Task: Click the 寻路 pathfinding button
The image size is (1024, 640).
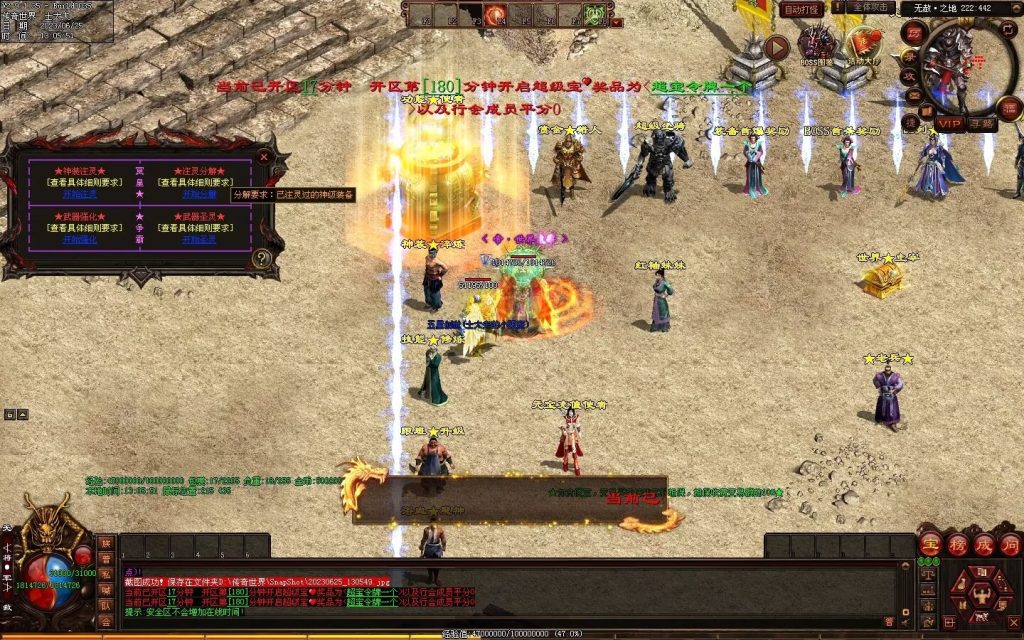Action: [x=982, y=124]
